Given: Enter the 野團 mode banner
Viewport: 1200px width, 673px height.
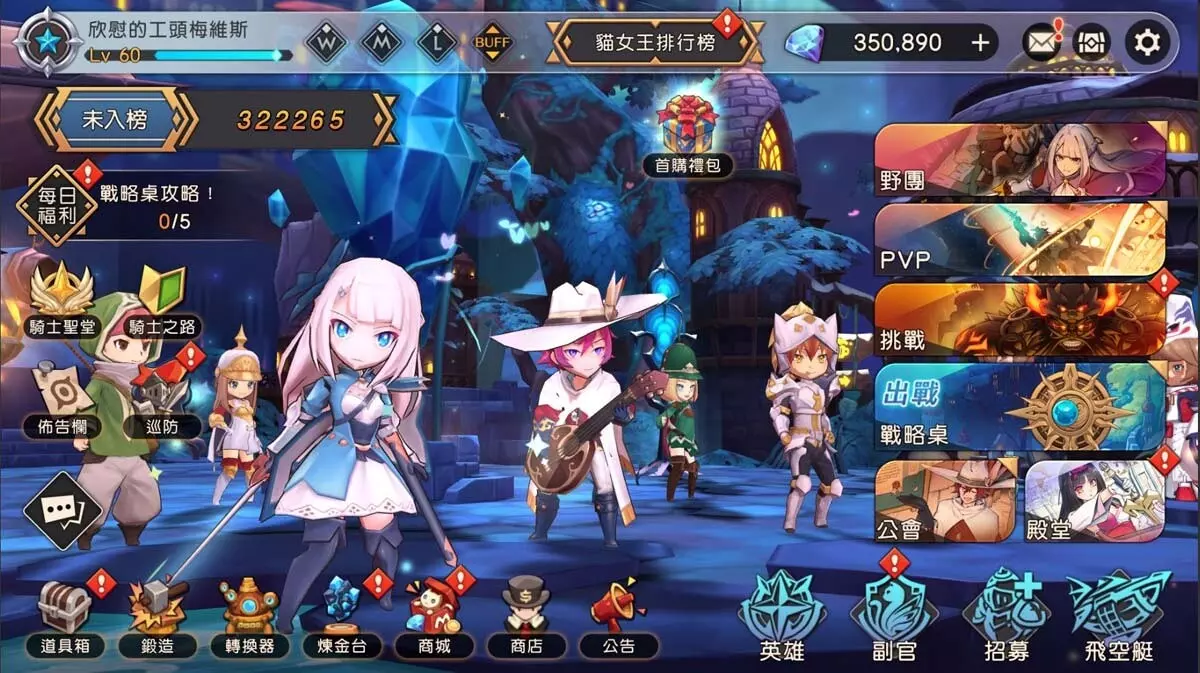Looking at the screenshot, I should pos(1020,159).
